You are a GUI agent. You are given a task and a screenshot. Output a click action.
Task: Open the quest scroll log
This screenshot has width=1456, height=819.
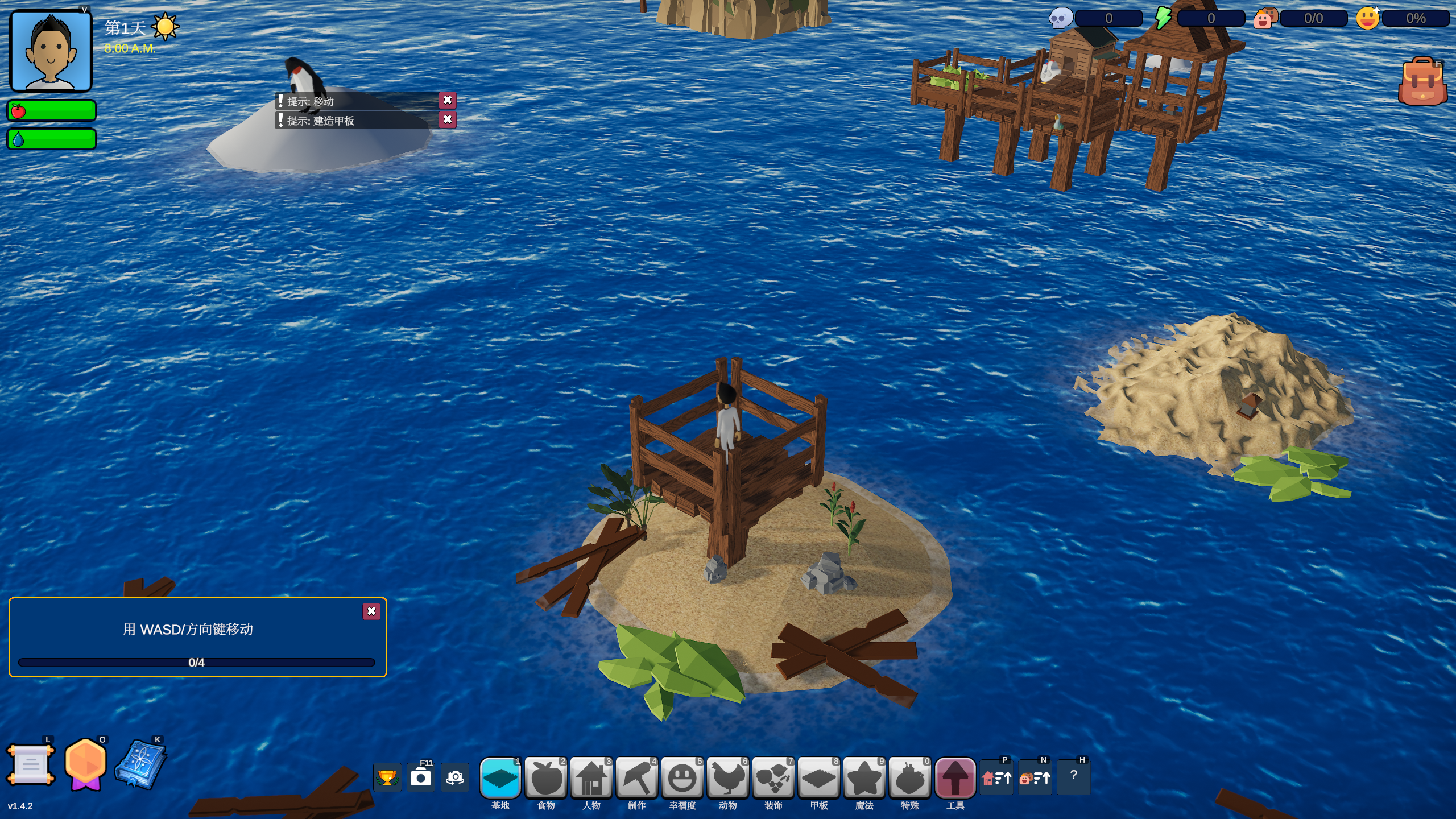[x=31, y=765]
